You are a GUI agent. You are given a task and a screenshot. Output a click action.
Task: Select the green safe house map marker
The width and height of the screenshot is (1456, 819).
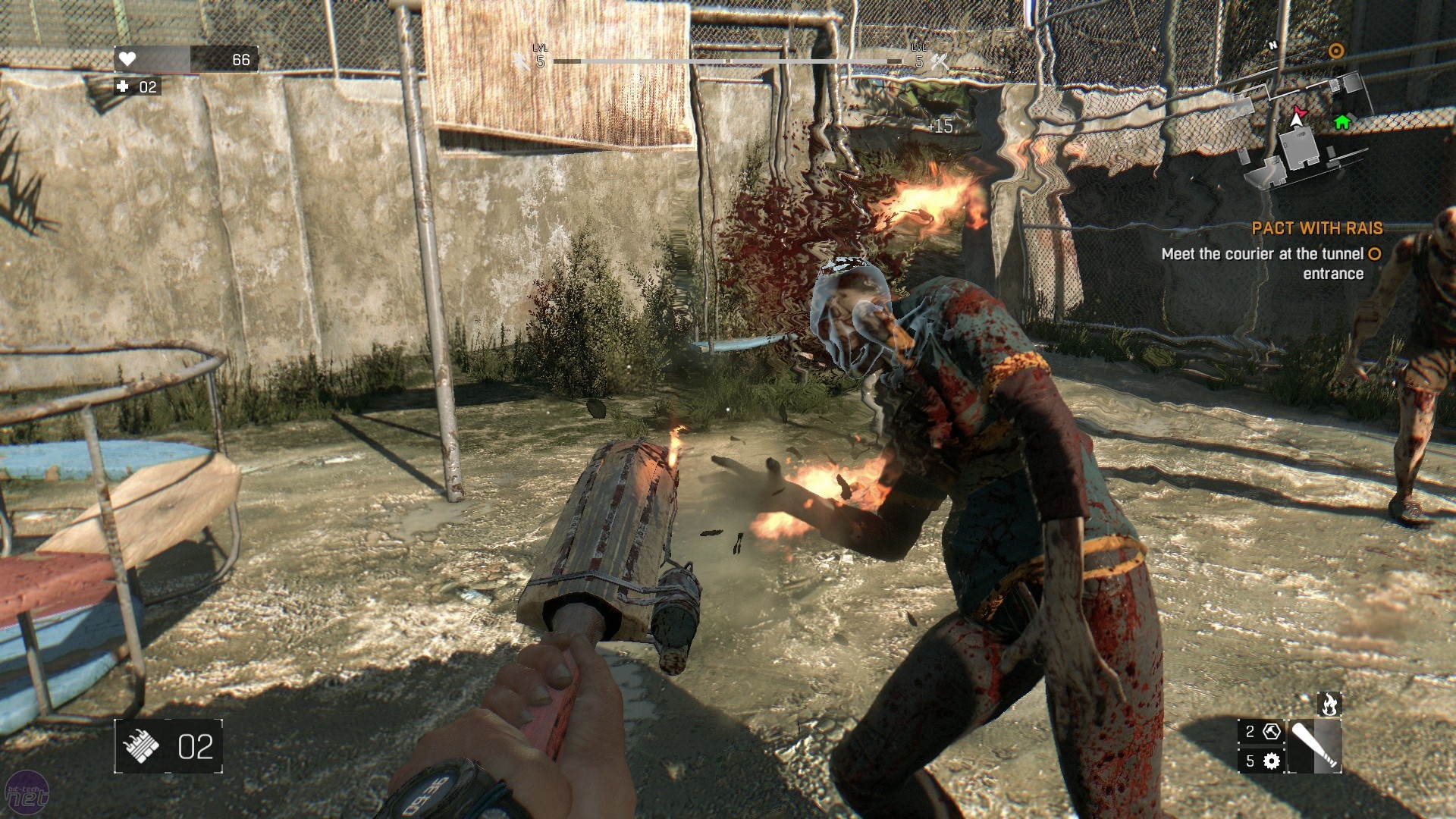1342,122
